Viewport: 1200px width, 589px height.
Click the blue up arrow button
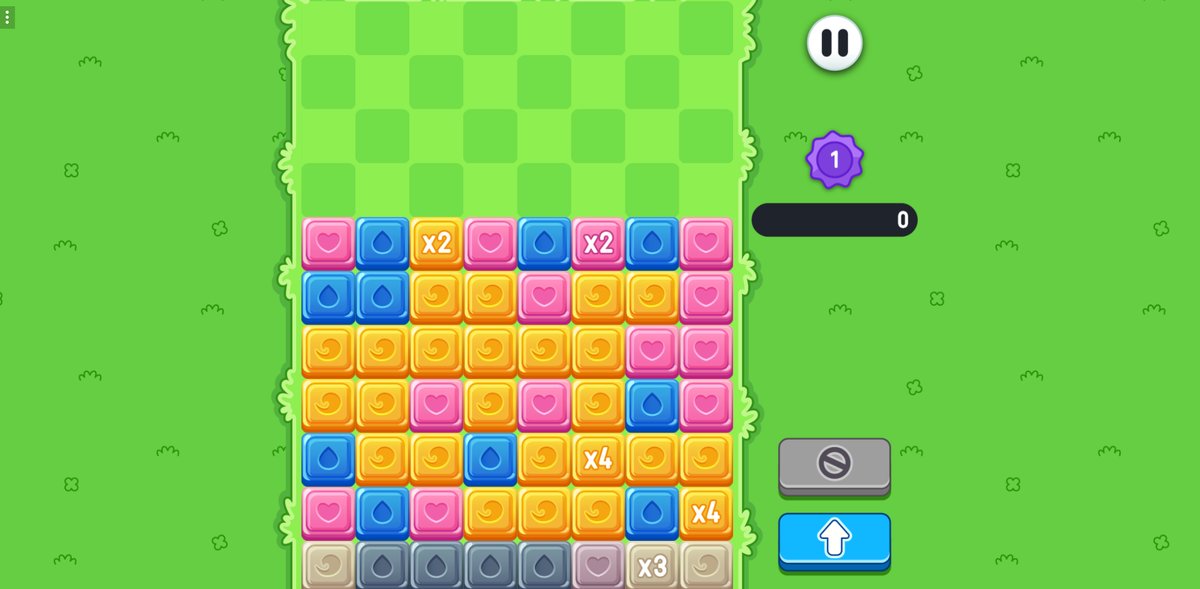click(x=834, y=538)
